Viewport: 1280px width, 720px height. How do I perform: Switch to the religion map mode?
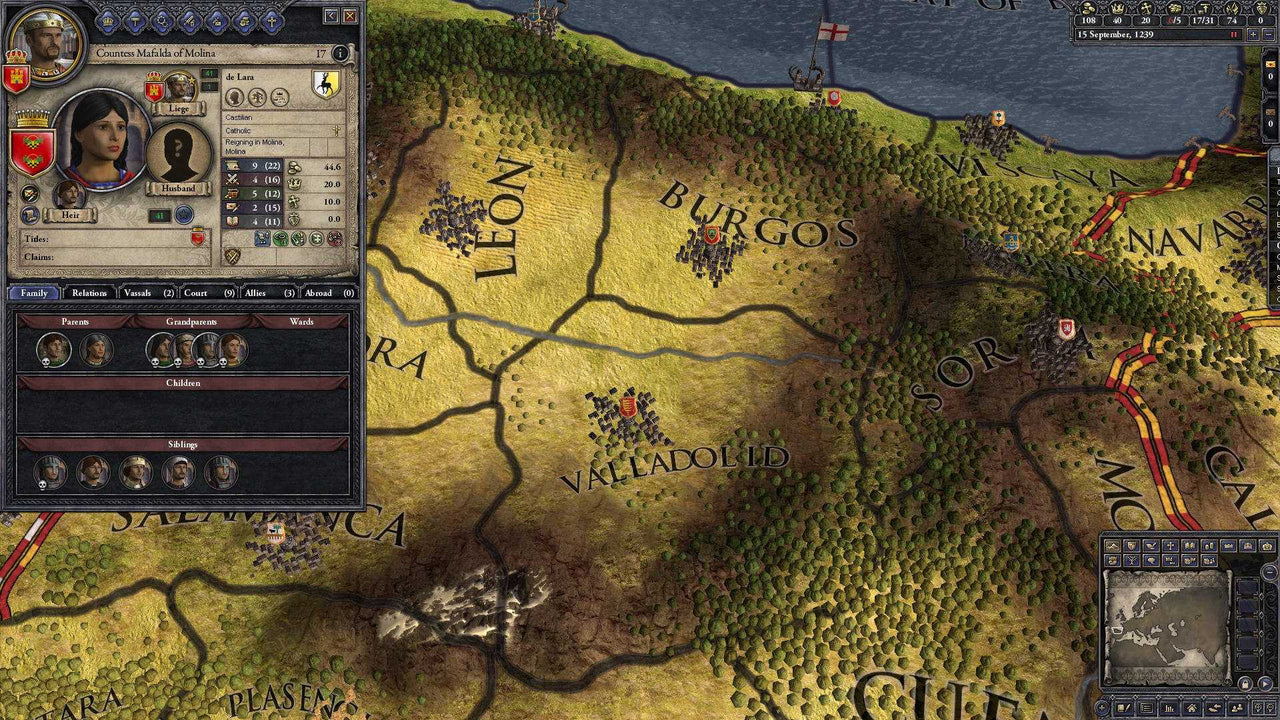click(x=1171, y=546)
